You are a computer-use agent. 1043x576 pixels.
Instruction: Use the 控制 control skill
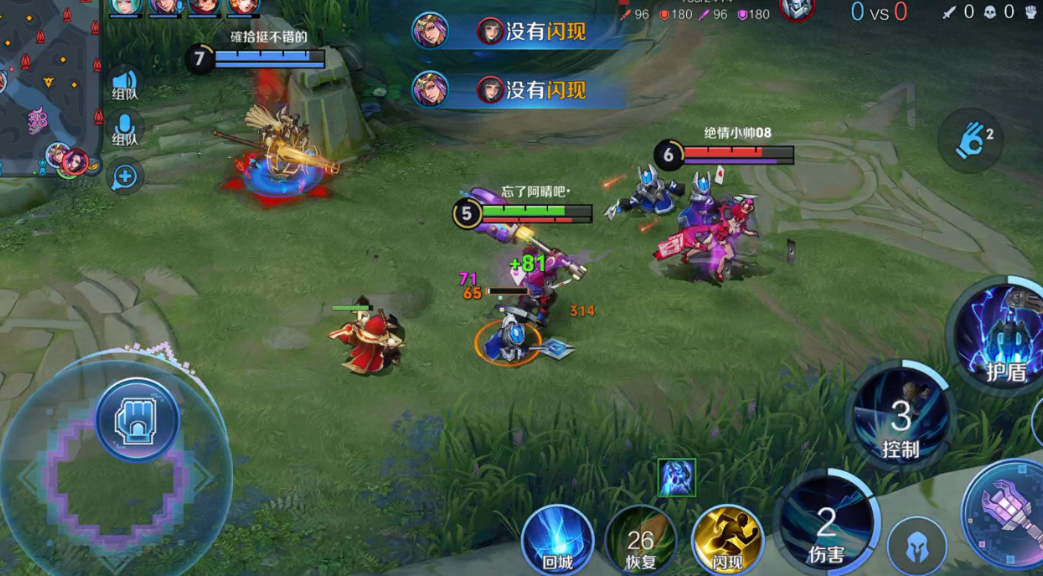pyautogui.click(x=900, y=416)
